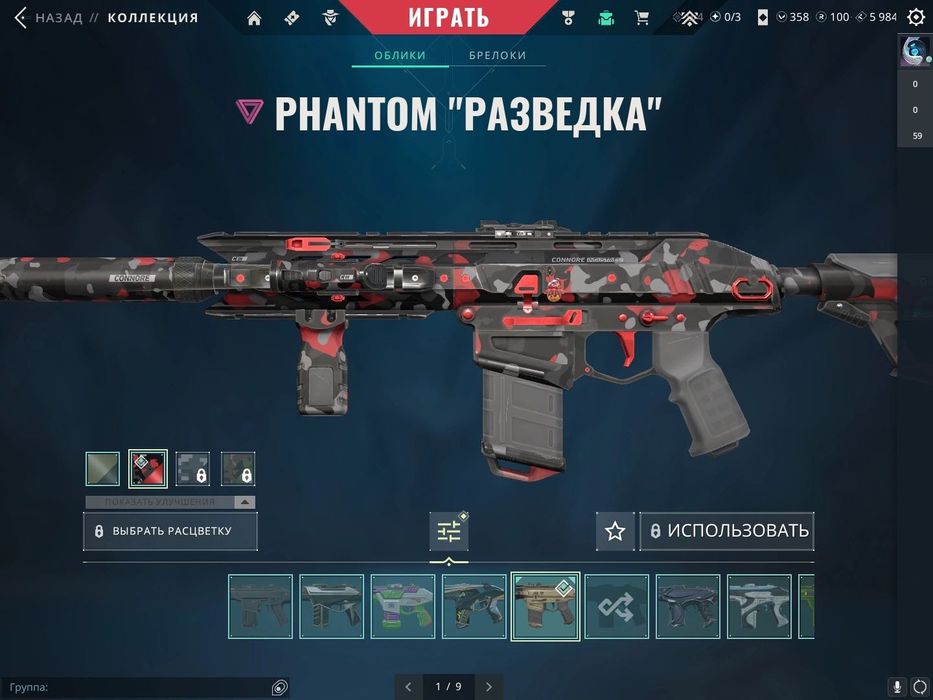The height and width of the screenshot is (700, 933).
Task: Switch to the БРЕЛОКИ tab
Action: pyautogui.click(x=497, y=55)
